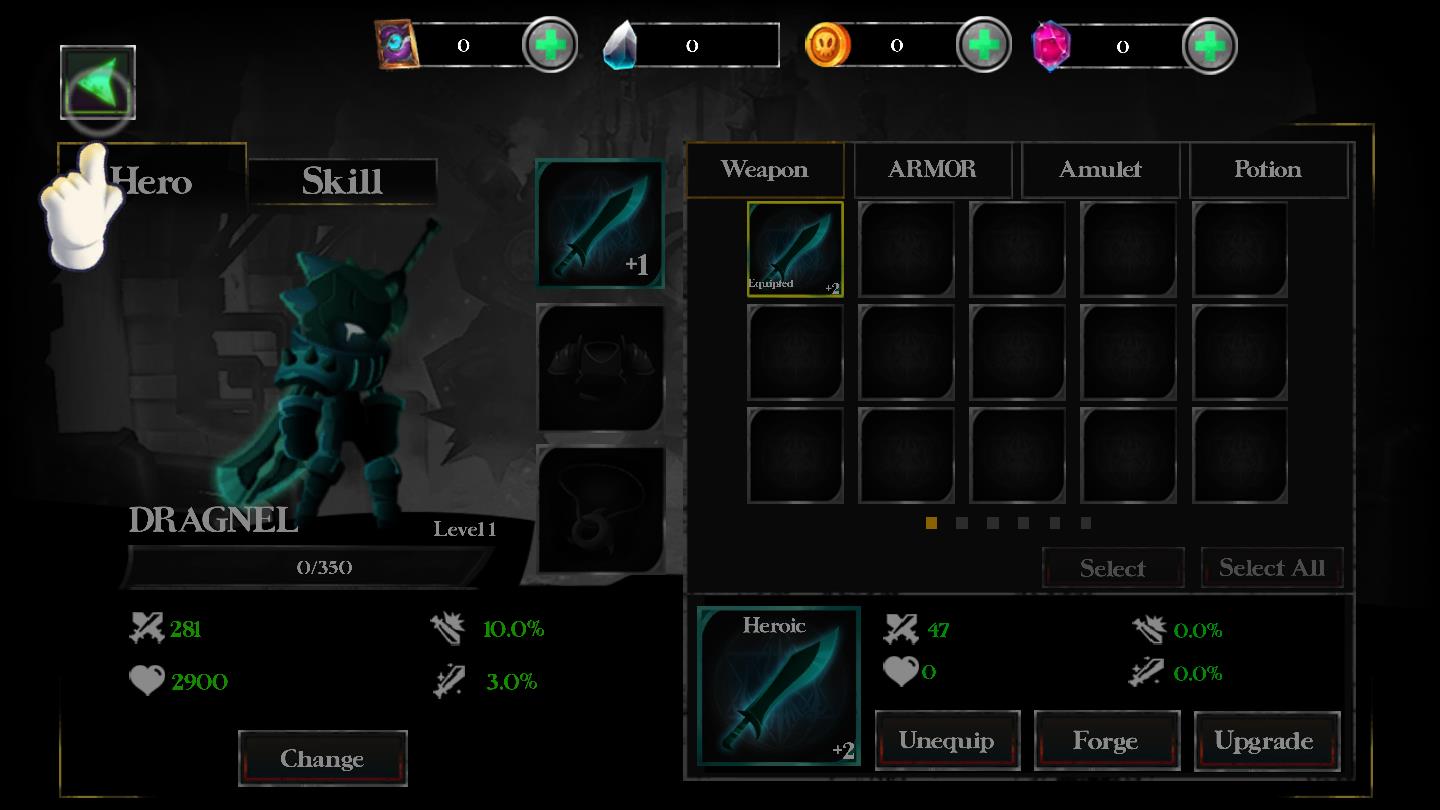Open the hero's empty armor slot
The height and width of the screenshot is (810, 1440).
[x=600, y=368]
